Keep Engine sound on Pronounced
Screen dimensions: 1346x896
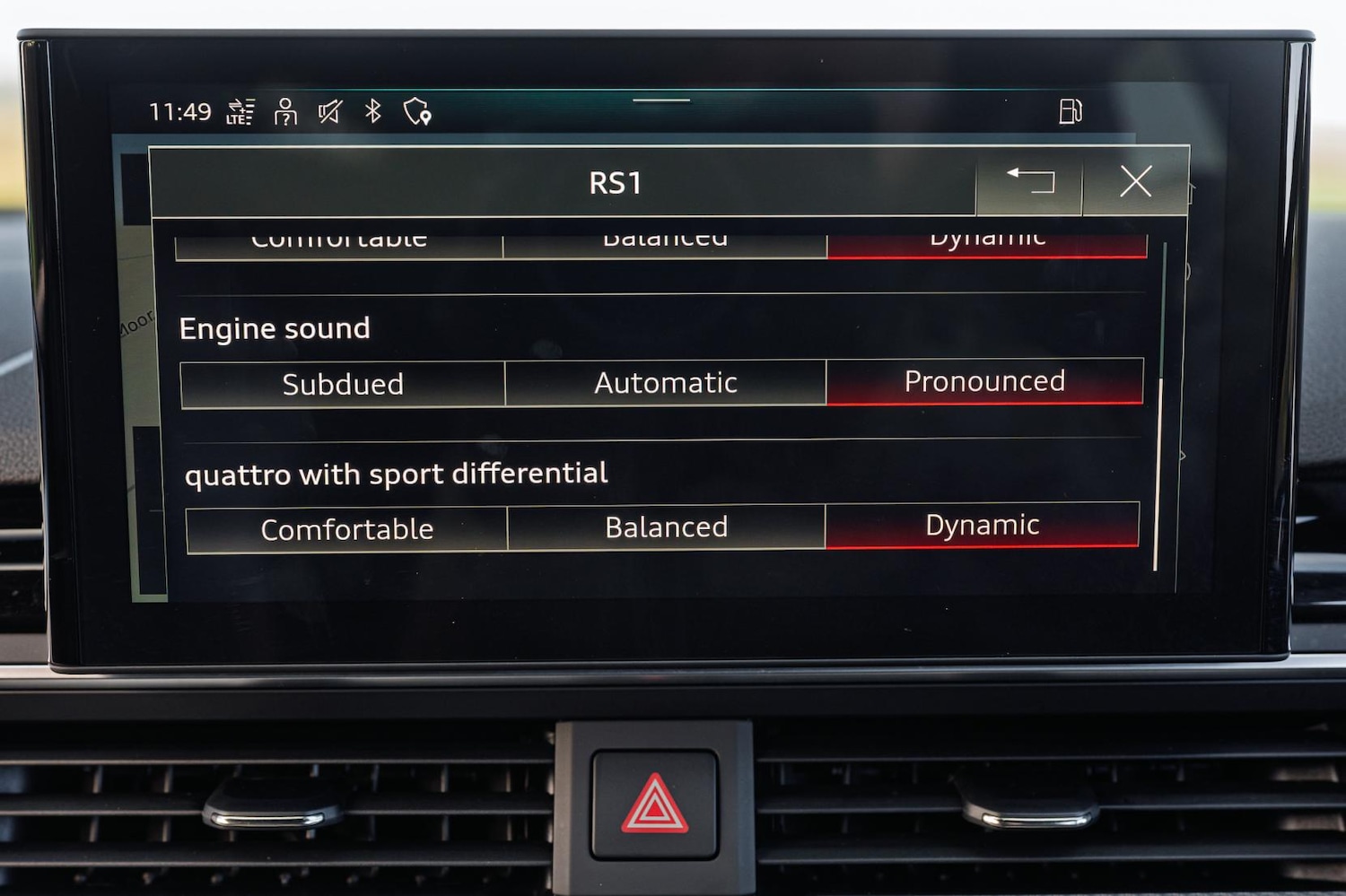click(984, 382)
